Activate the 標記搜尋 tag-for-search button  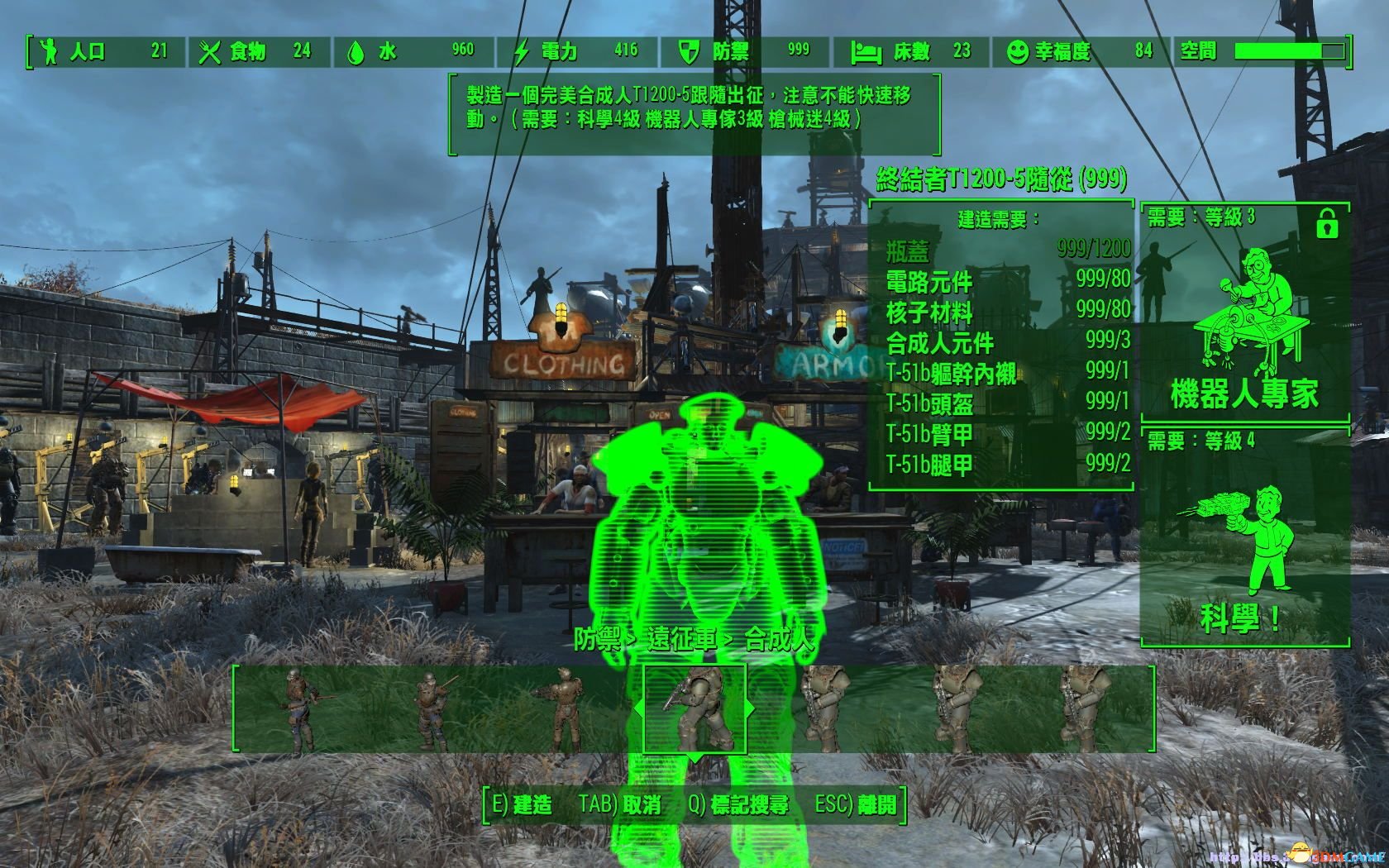point(738,804)
